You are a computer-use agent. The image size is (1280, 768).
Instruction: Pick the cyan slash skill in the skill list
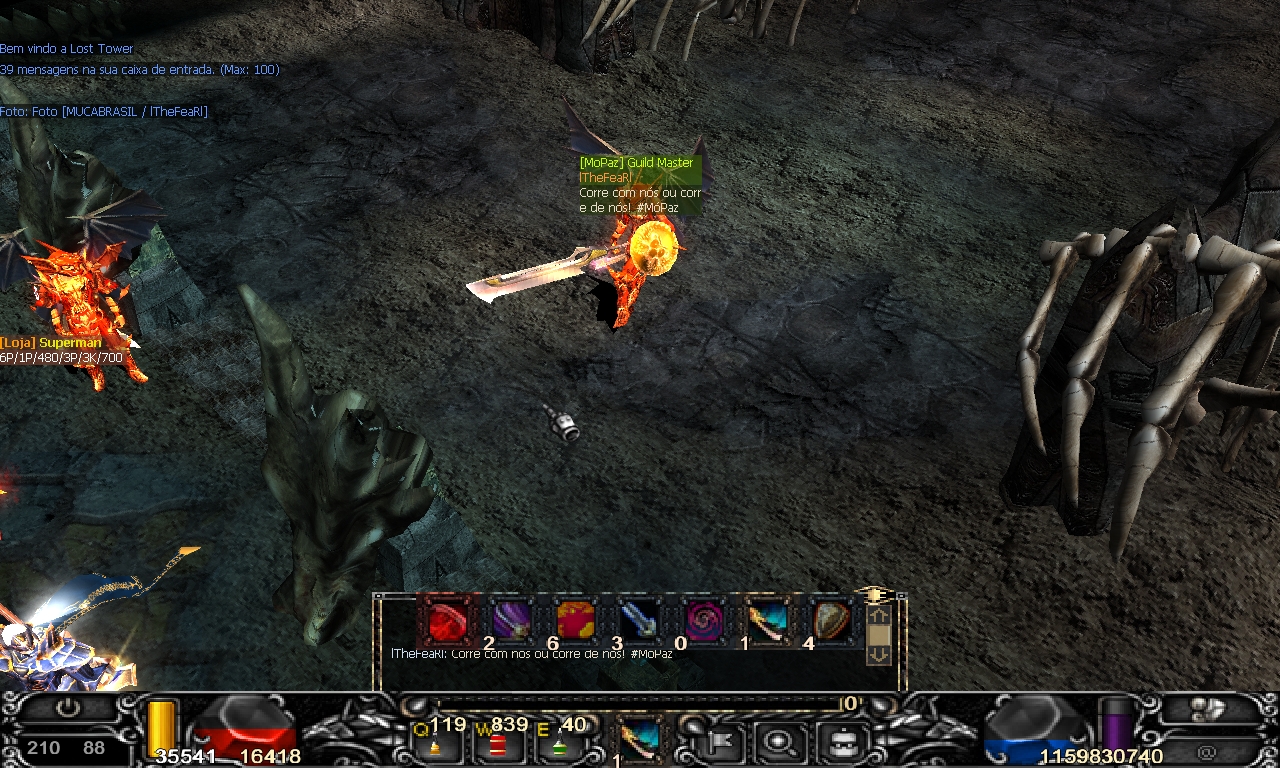point(767,621)
